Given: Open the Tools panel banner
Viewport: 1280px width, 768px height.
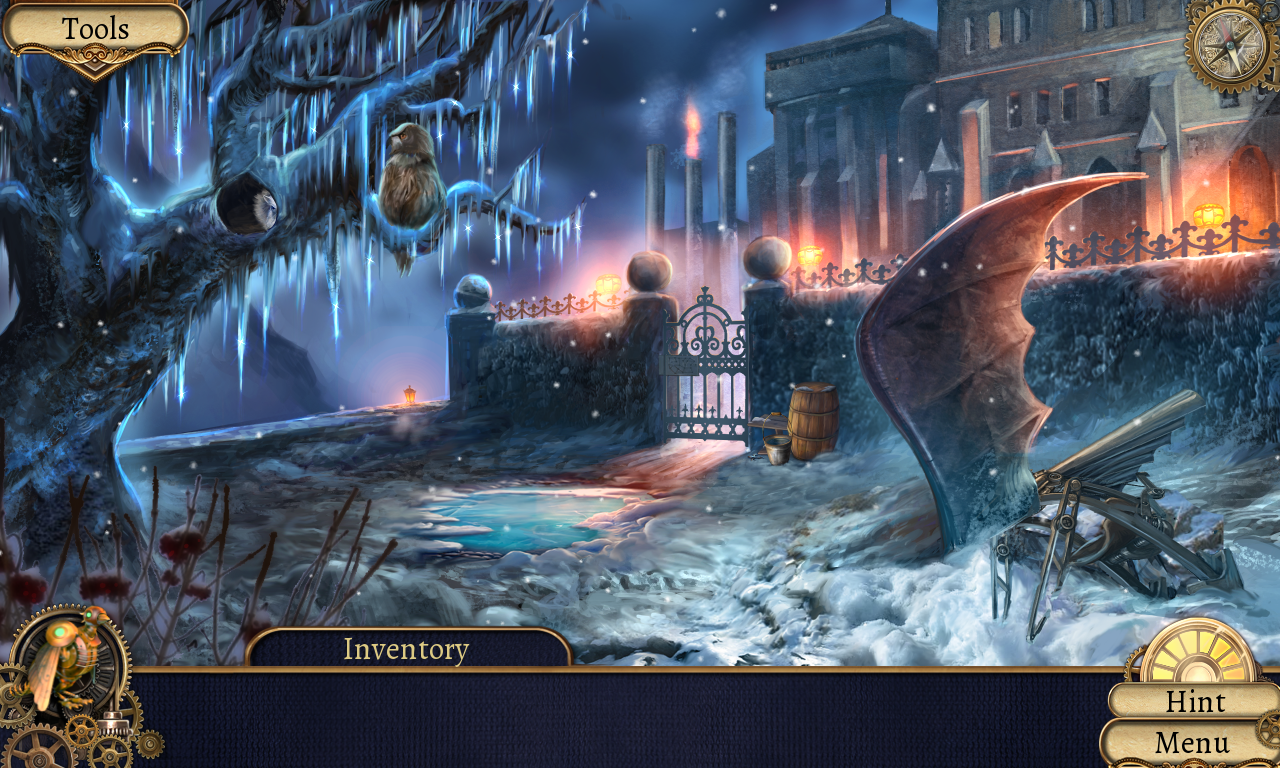Looking at the screenshot, I should click(x=95, y=27).
